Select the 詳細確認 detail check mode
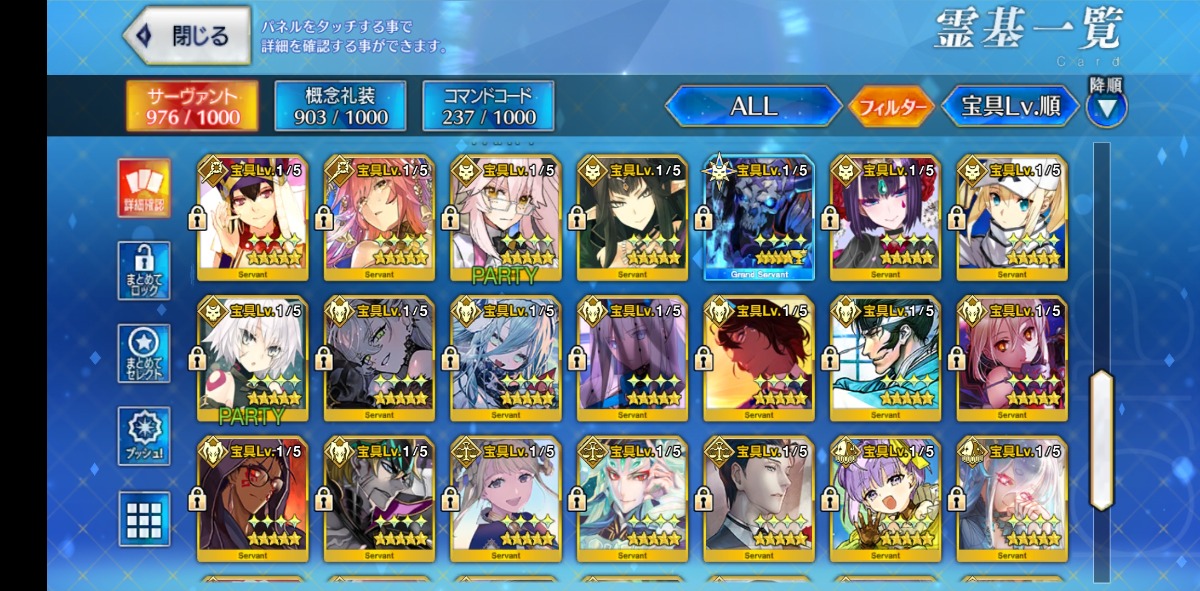This screenshot has width=1200, height=591. (144, 188)
